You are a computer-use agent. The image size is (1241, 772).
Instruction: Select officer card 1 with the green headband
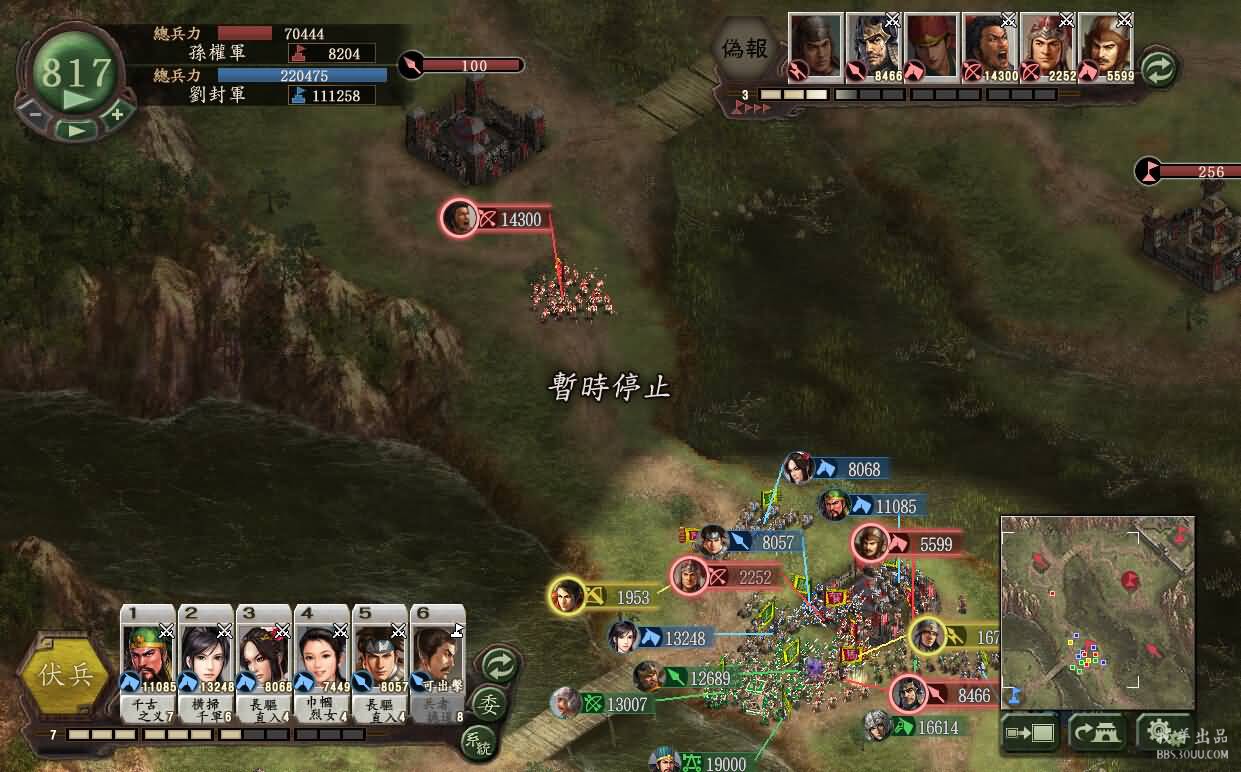[x=148, y=658]
